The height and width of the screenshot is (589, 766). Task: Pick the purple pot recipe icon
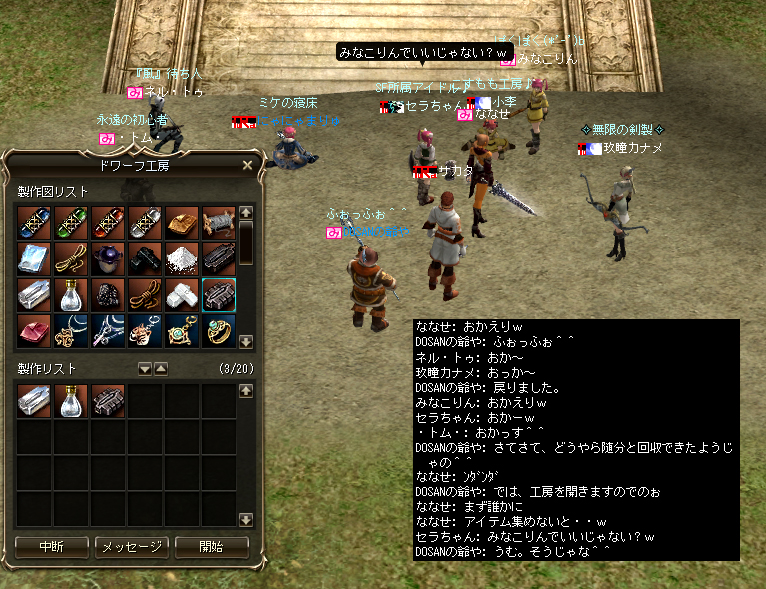[x=107, y=259]
